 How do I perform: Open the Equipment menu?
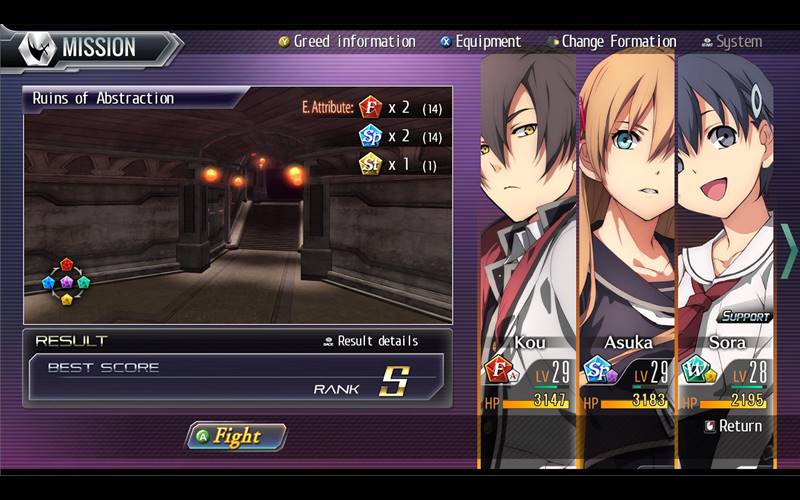(x=480, y=42)
